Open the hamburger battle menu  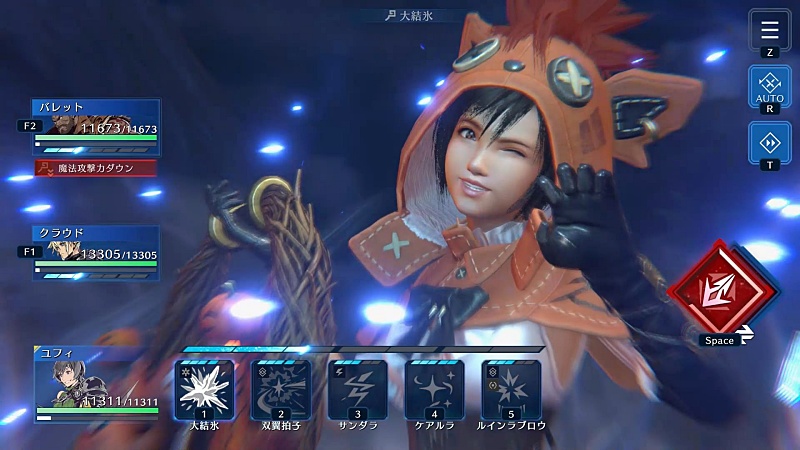coord(769,28)
